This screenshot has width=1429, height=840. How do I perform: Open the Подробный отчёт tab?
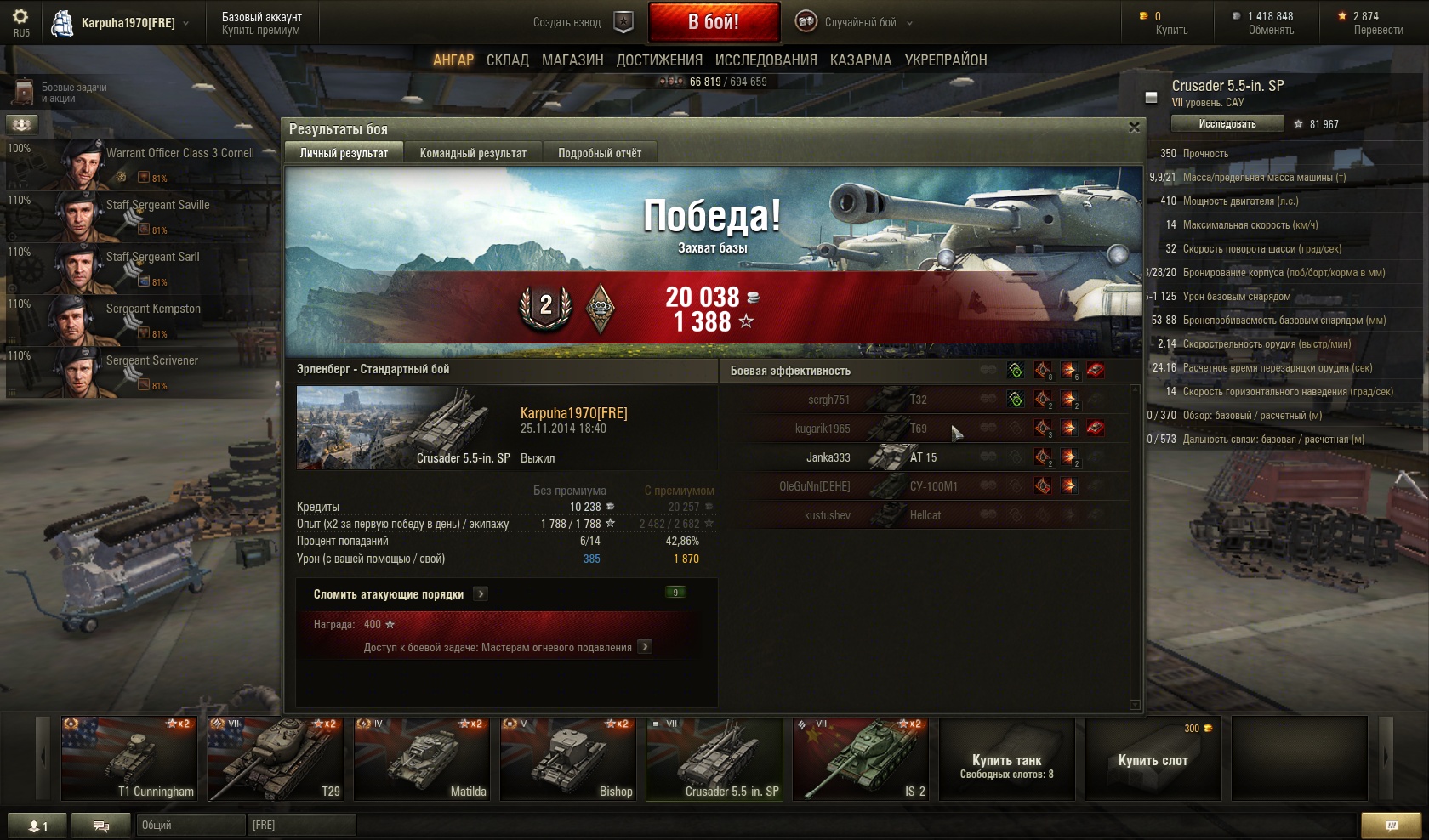(600, 153)
